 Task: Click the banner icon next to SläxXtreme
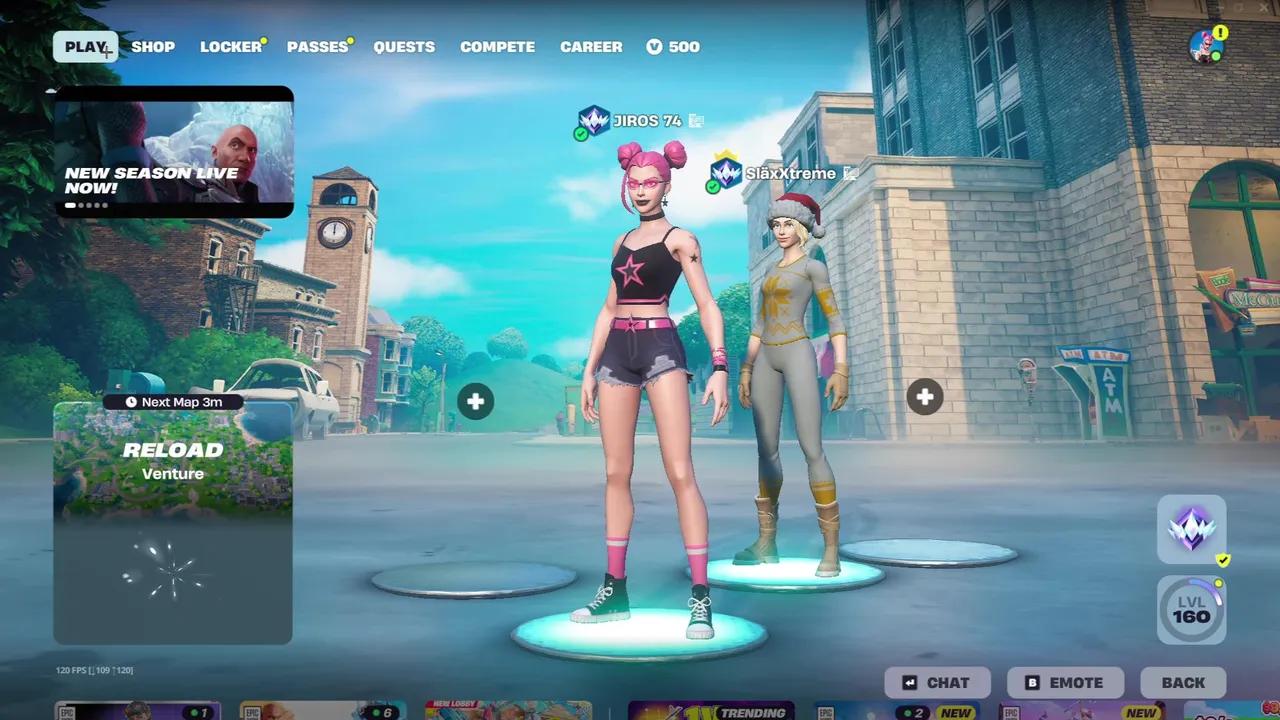pos(852,172)
